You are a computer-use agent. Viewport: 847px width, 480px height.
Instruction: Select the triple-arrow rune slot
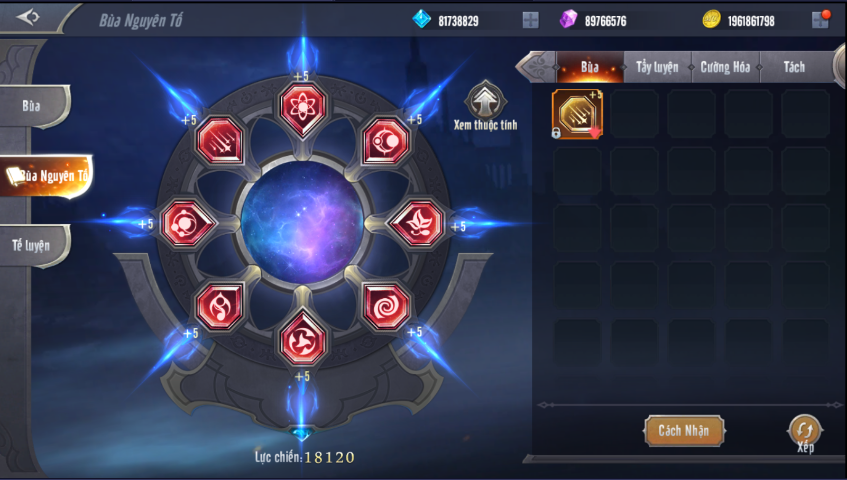click(217, 140)
